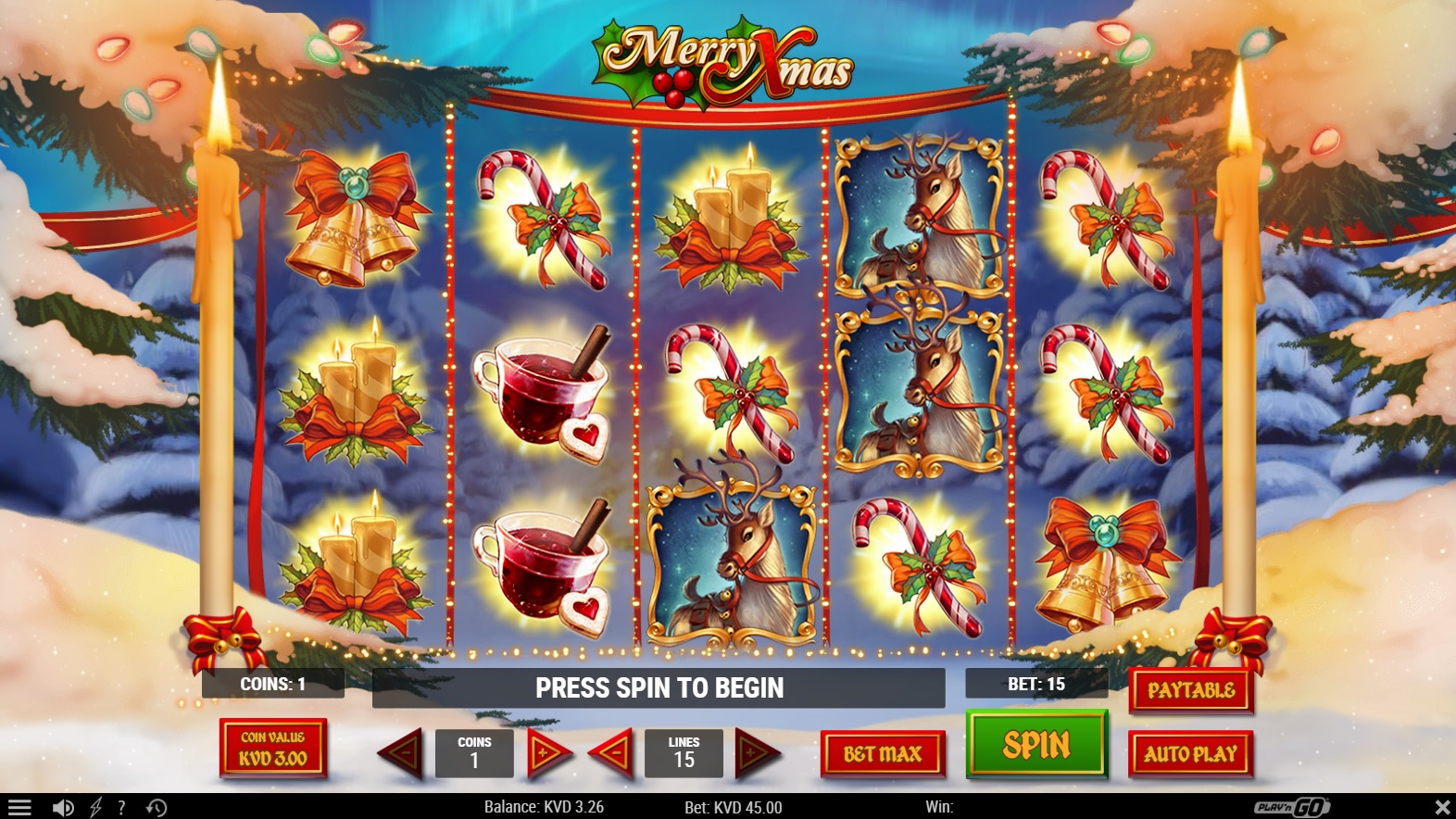Increase the number of coins

click(546, 753)
